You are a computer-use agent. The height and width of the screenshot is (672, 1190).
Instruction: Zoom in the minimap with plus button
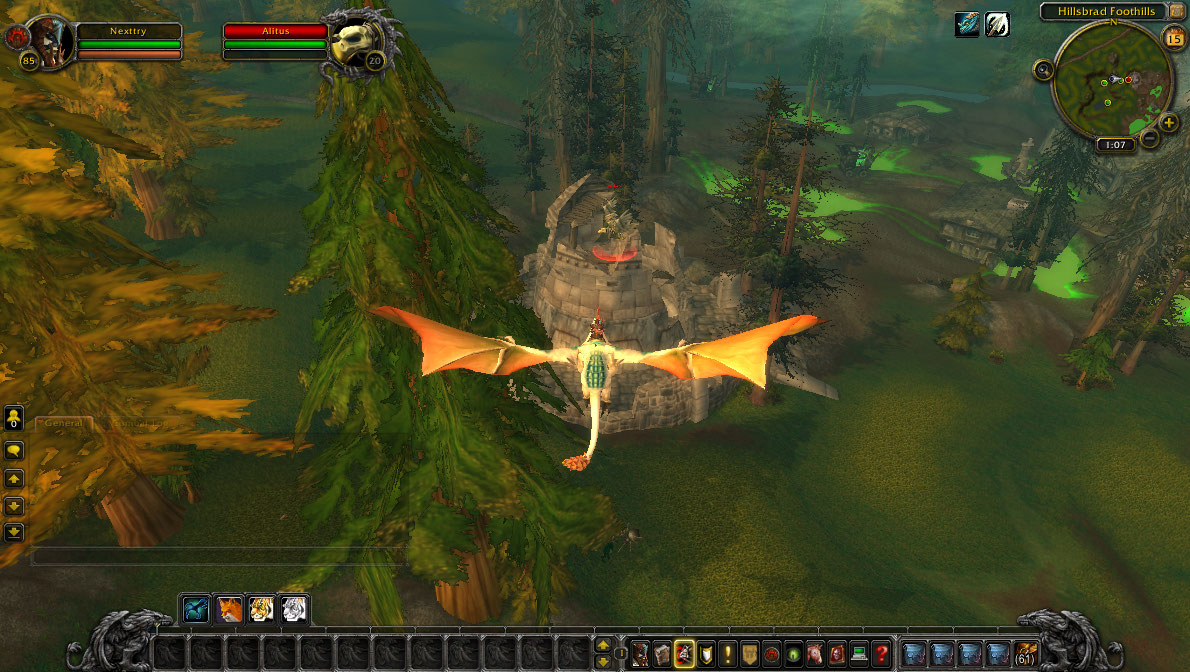click(1169, 122)
